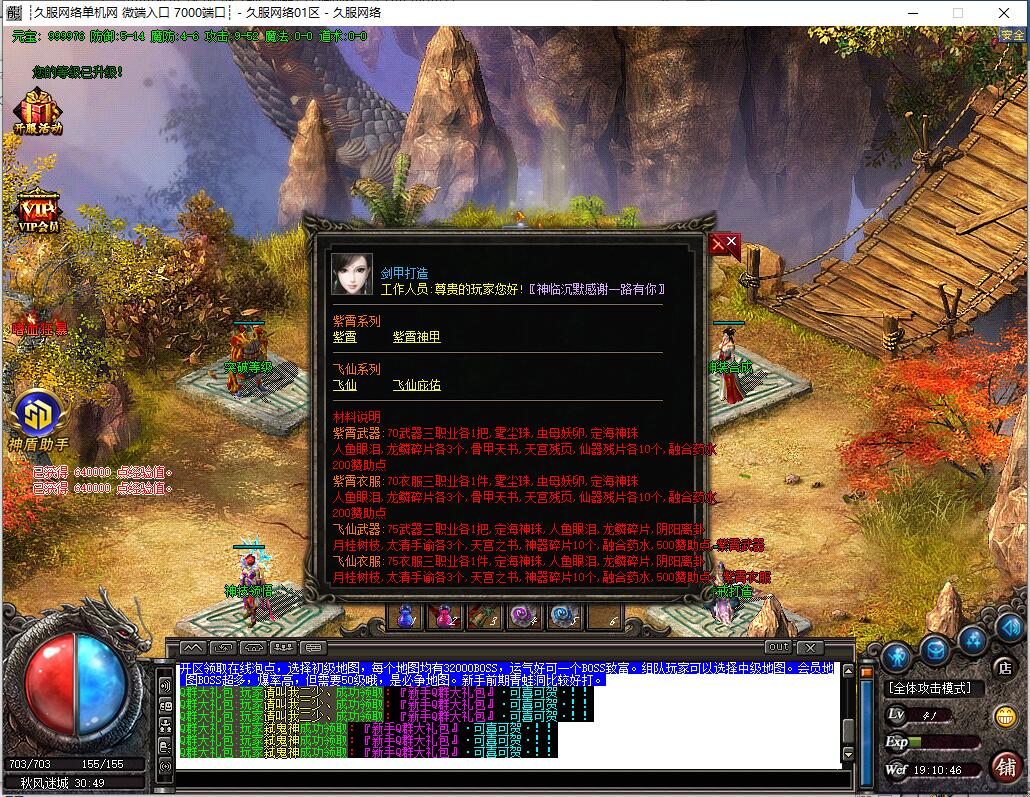The height and width of the screenshot is (797, 1030).
Task: Open the 开服活动 gift box event
Action: 37,112
